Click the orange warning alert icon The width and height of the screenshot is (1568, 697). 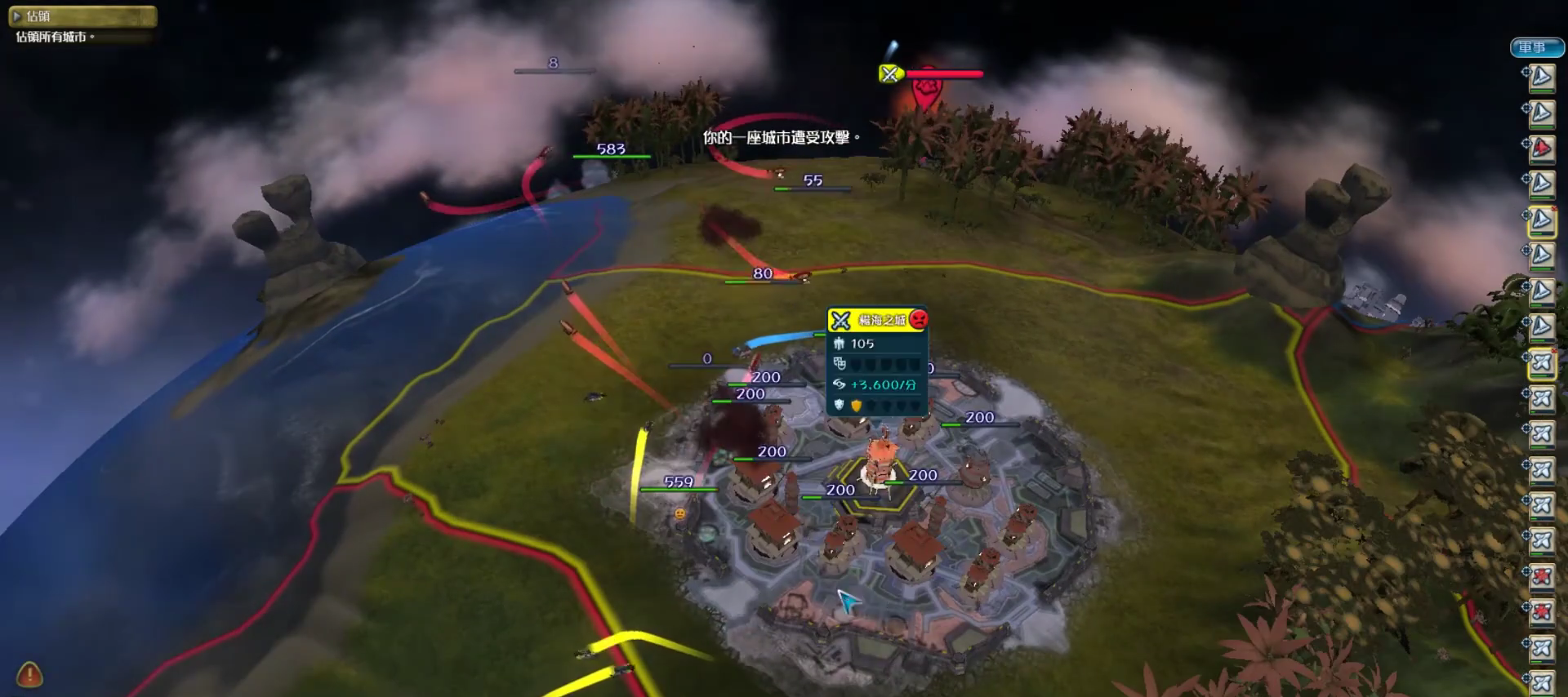pos(29,675)
